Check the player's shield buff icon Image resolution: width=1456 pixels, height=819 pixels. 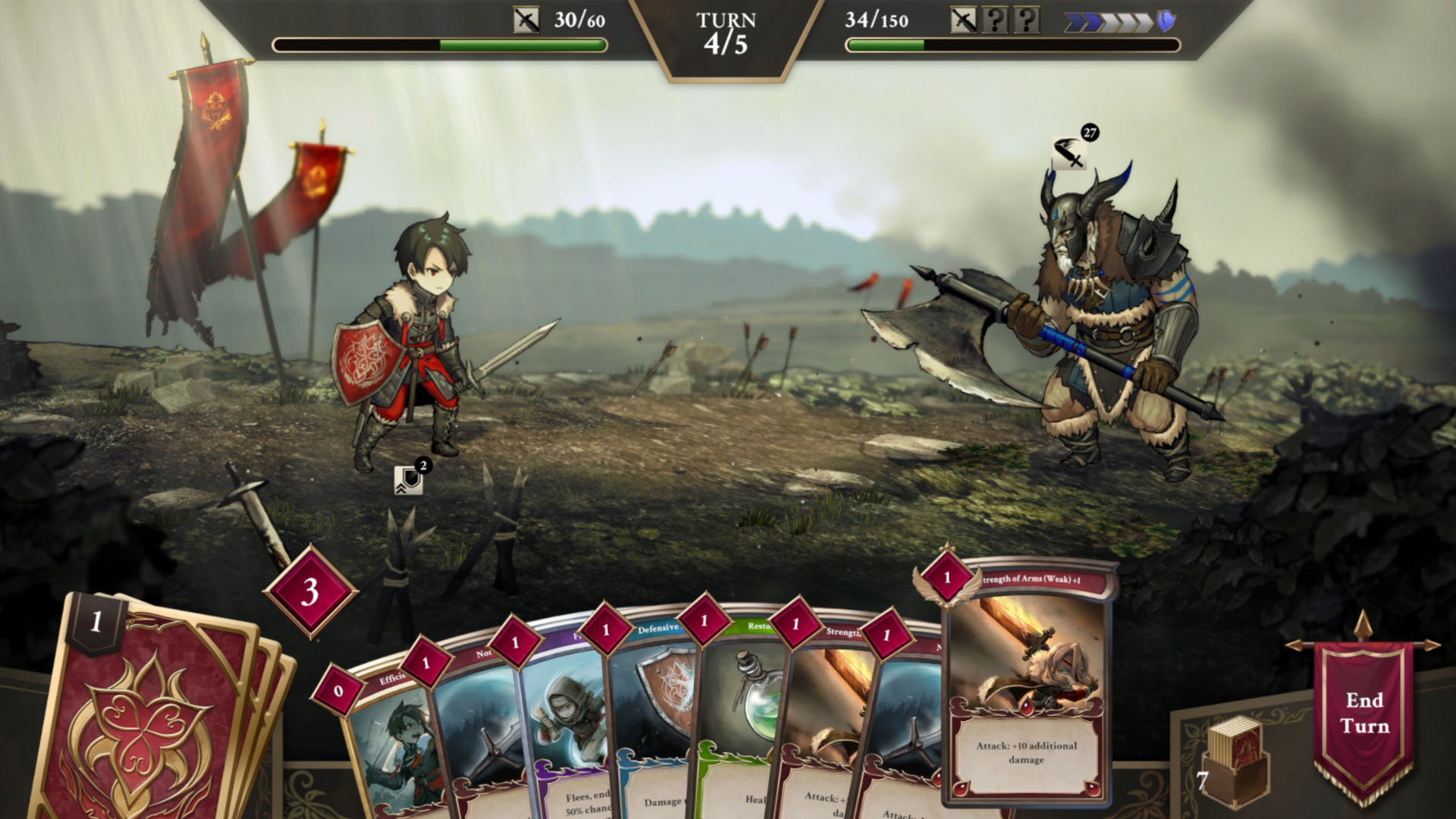click(408, 479)
